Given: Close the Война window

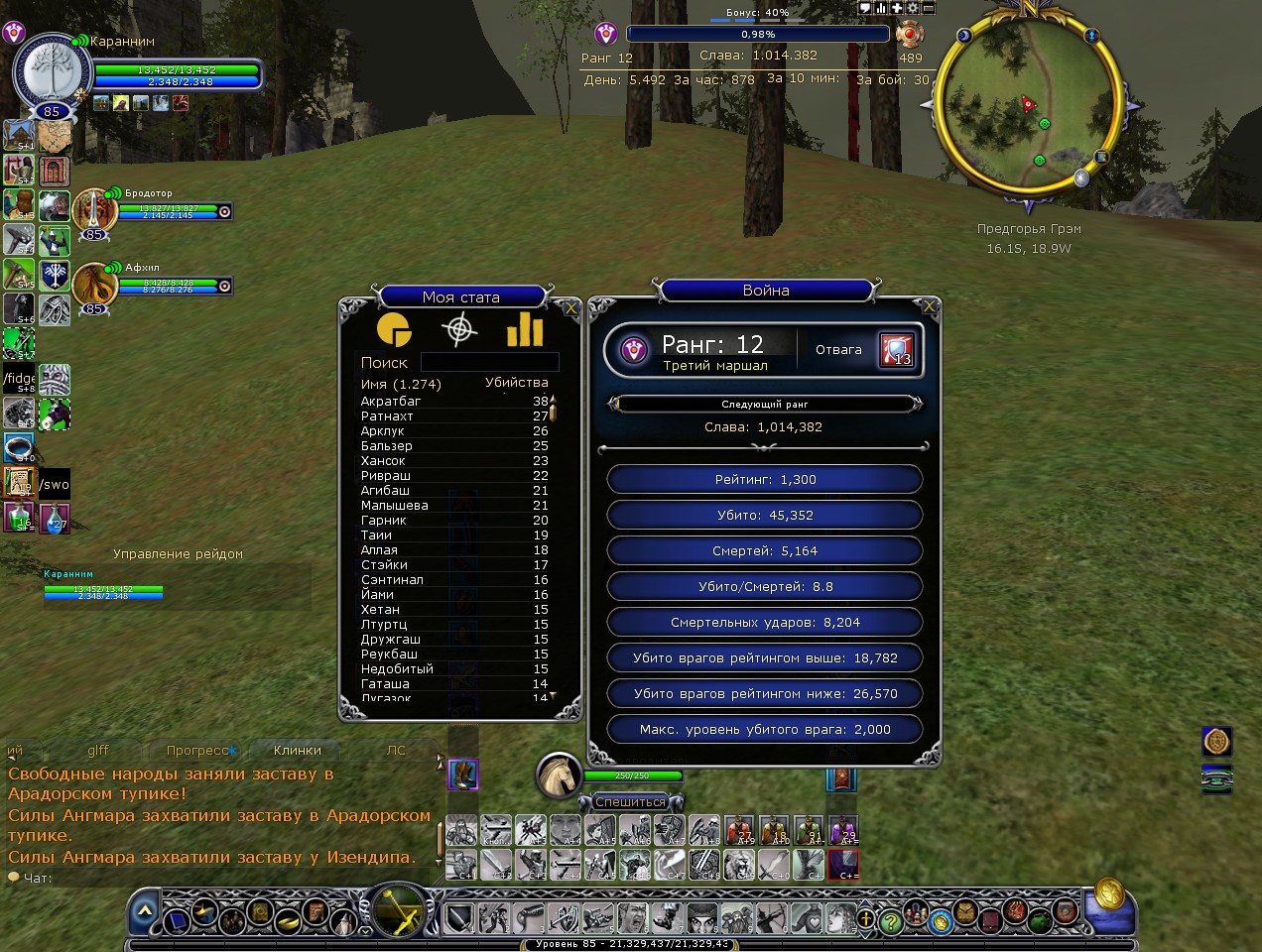Looking at the screenshot, I should coord(929,307).
